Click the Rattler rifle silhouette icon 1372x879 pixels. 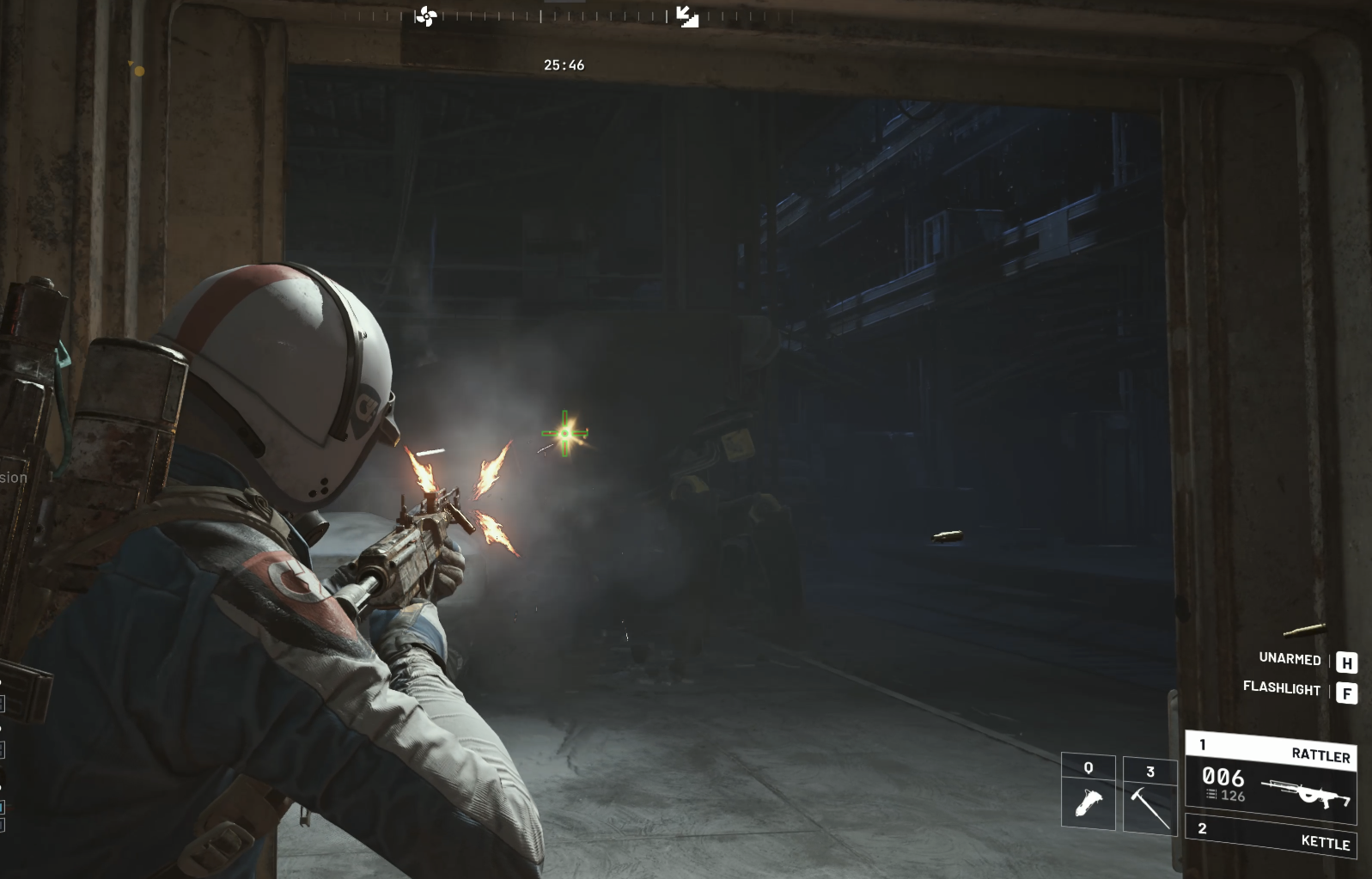pyautogui.click(x=1307, y=795)
